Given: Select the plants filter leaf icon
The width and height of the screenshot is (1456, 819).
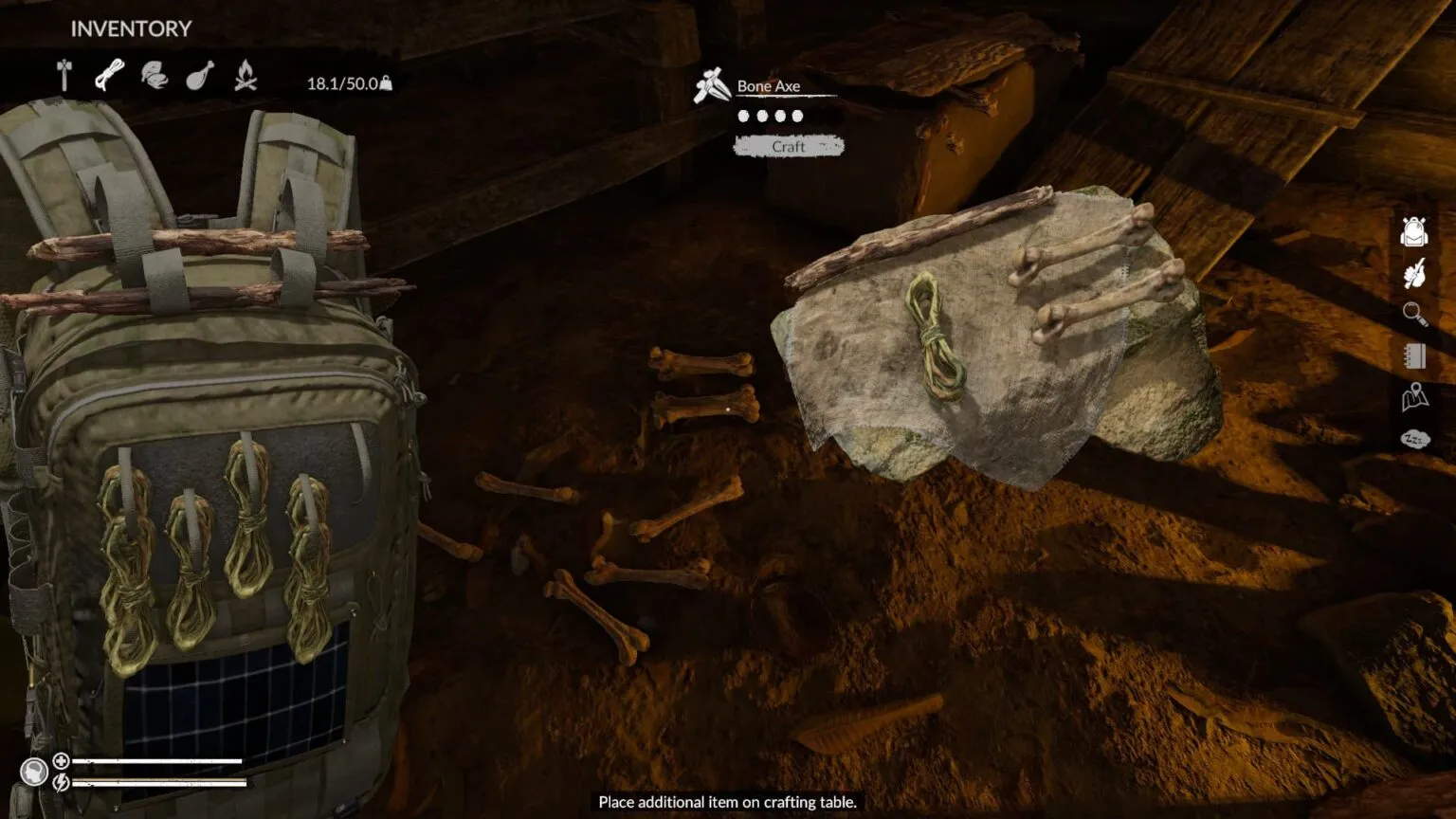Looking at the screenshot, I should pyautogui.click(x=155, y=76).
